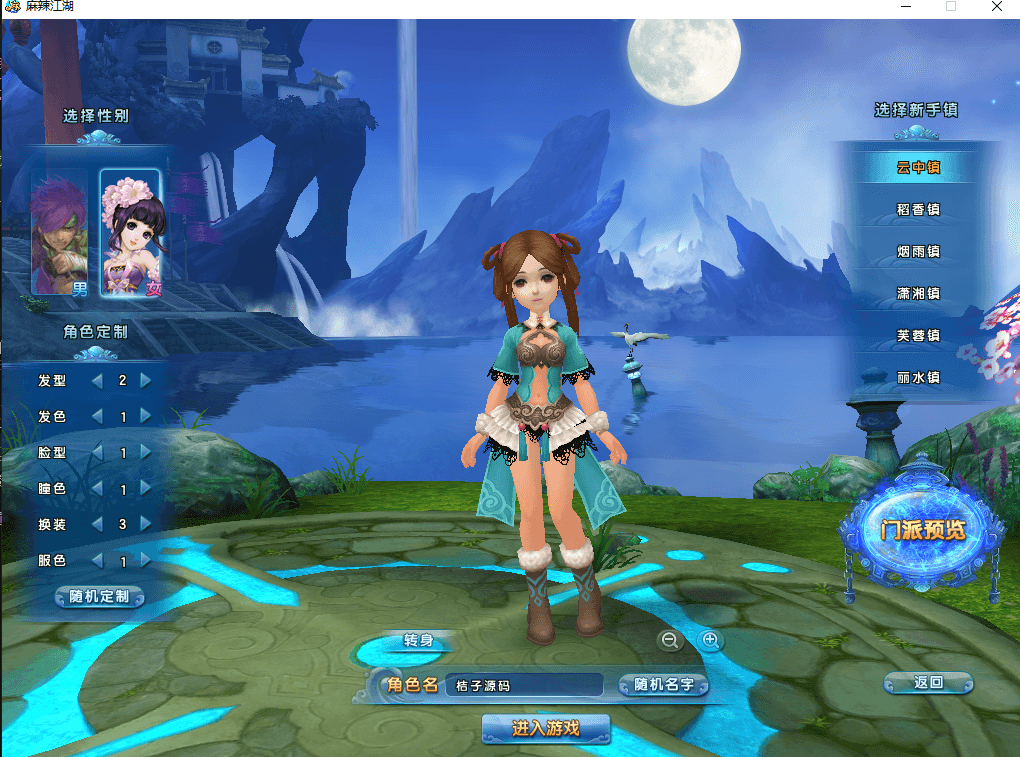Close the game window
This screenshot has width=1020, height=757.
click(x=996, y=7)
